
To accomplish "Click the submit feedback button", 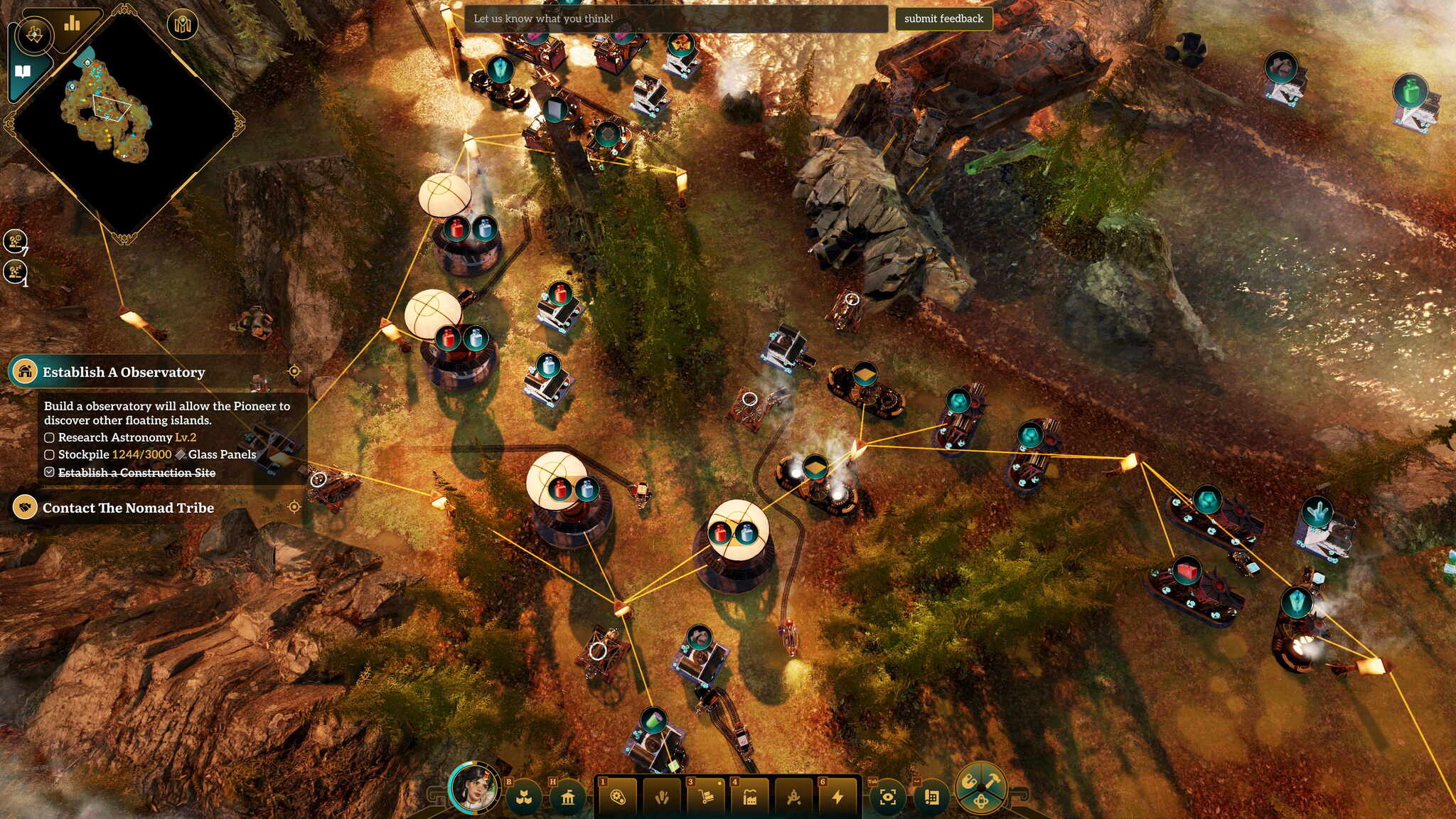I will (943, 19).
